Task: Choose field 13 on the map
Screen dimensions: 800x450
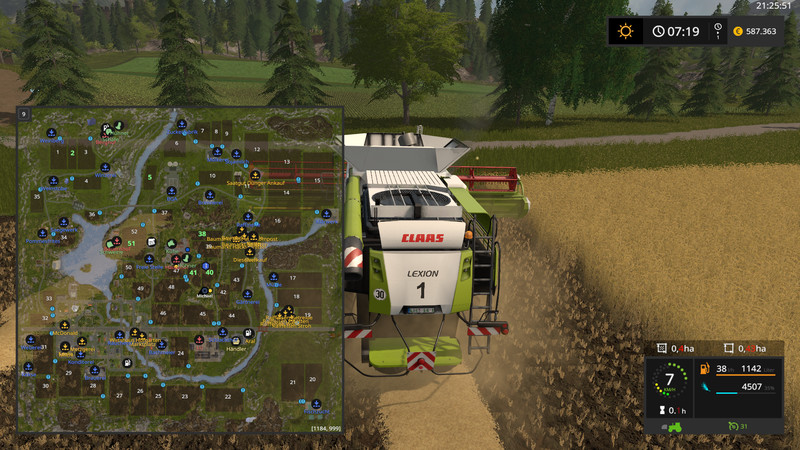Action: pos(286,161)
